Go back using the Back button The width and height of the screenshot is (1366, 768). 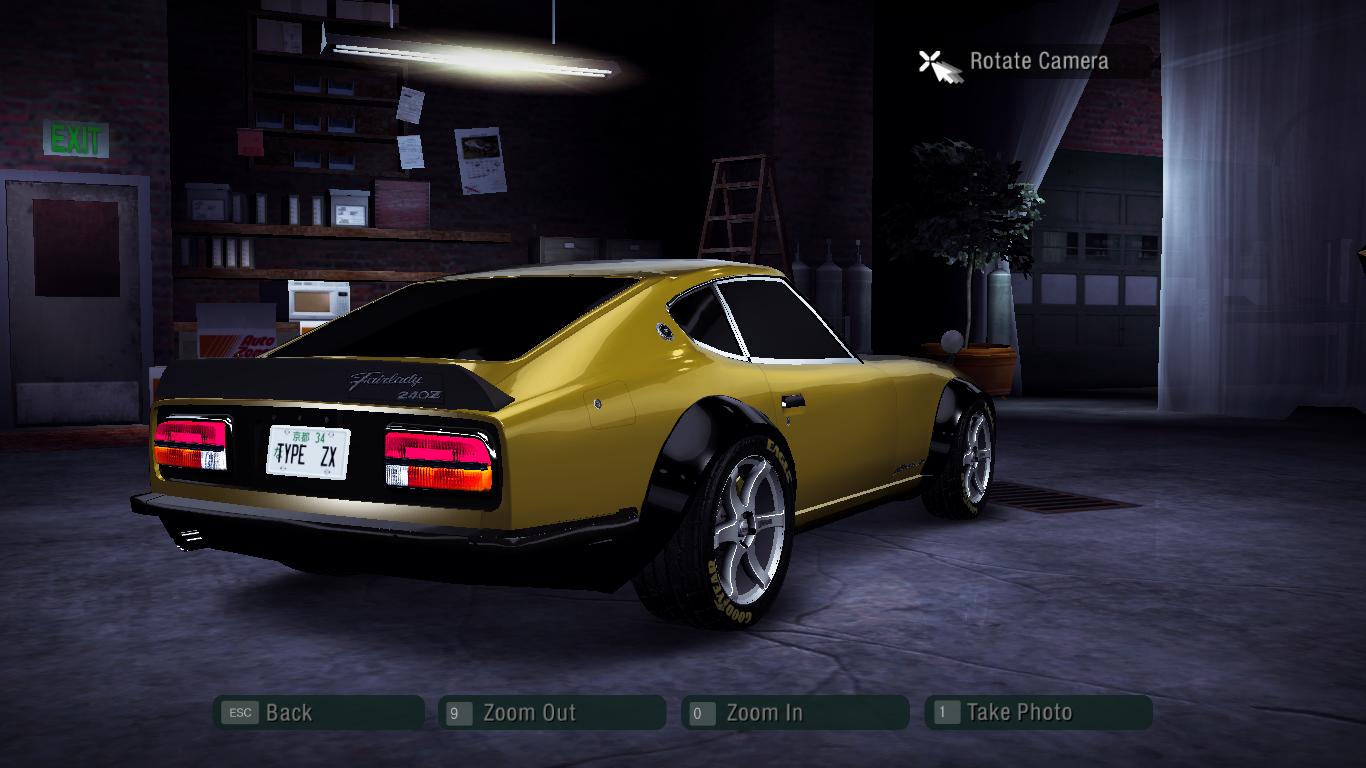[318, 713]
